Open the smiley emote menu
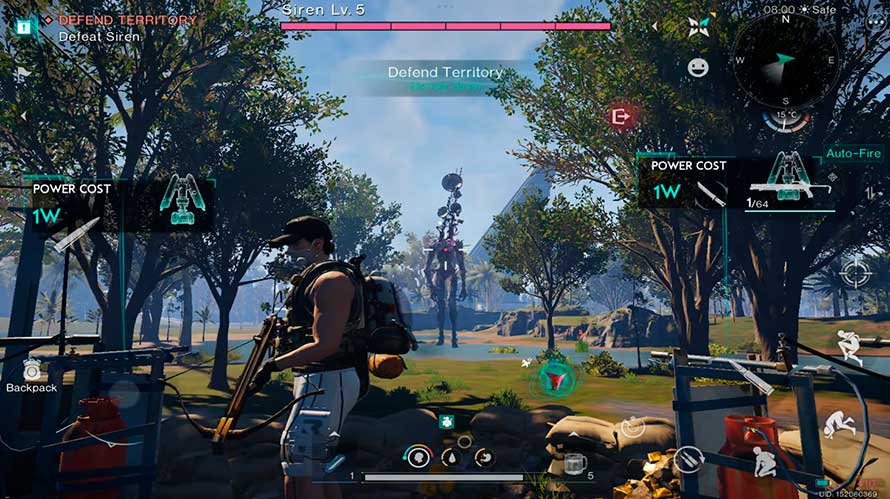890x499 pixels. pyautogui.click(x=698, y=67)
